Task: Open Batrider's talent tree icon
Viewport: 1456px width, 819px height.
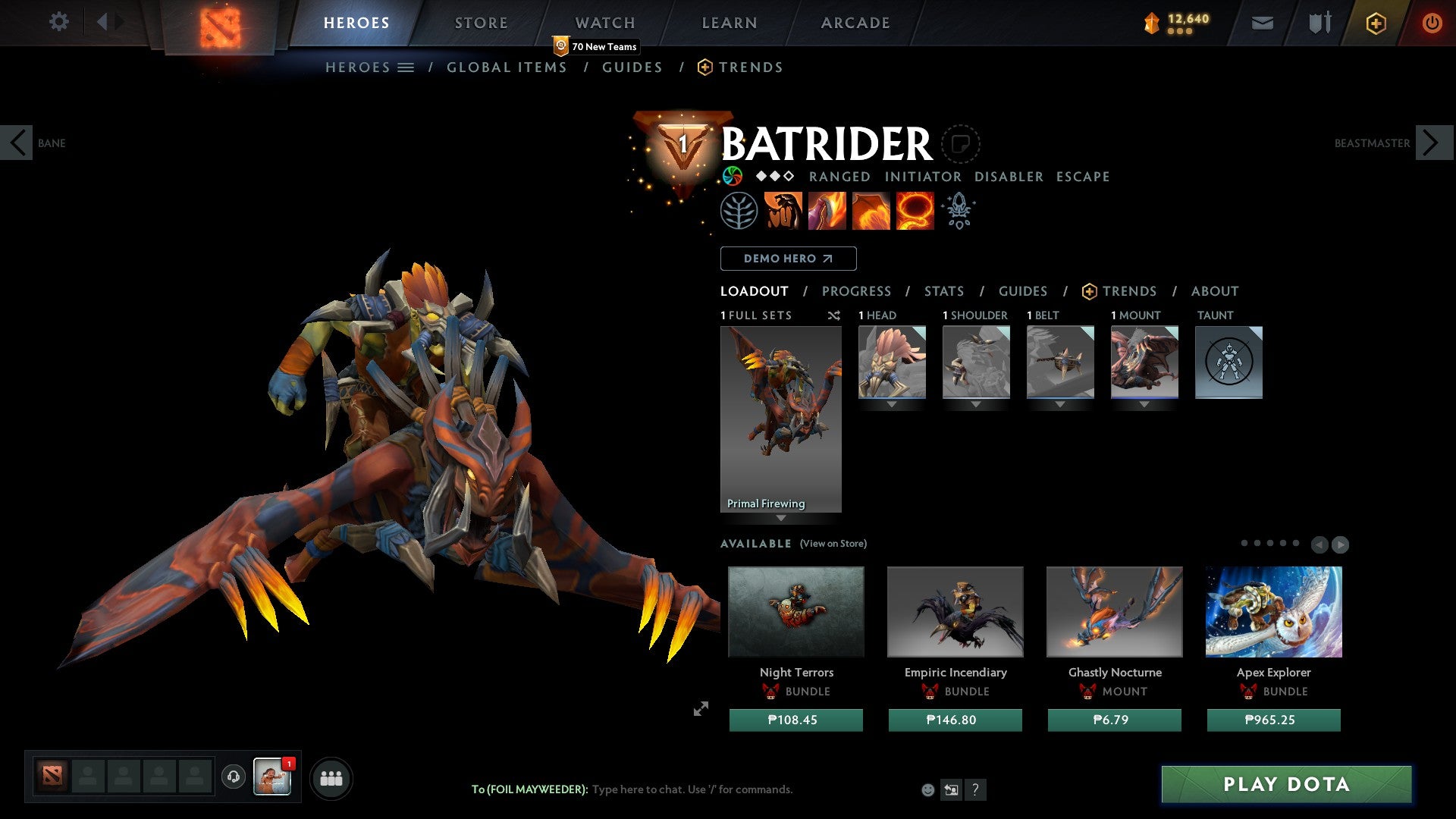Action: pos(739,210)
